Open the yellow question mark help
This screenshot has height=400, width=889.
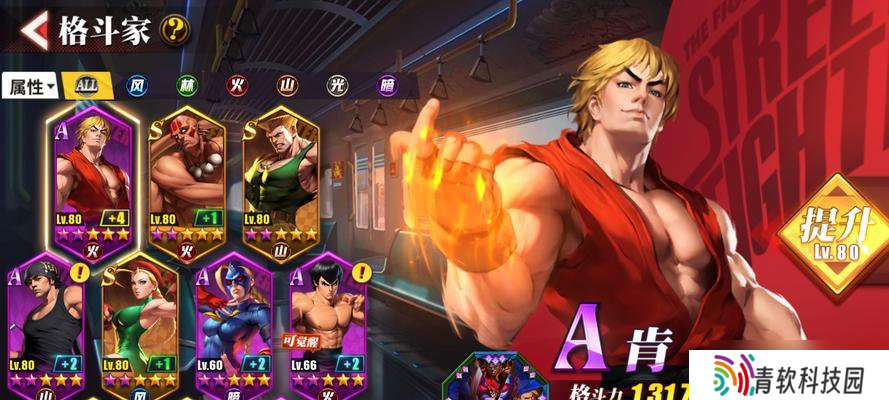[175, 29]
